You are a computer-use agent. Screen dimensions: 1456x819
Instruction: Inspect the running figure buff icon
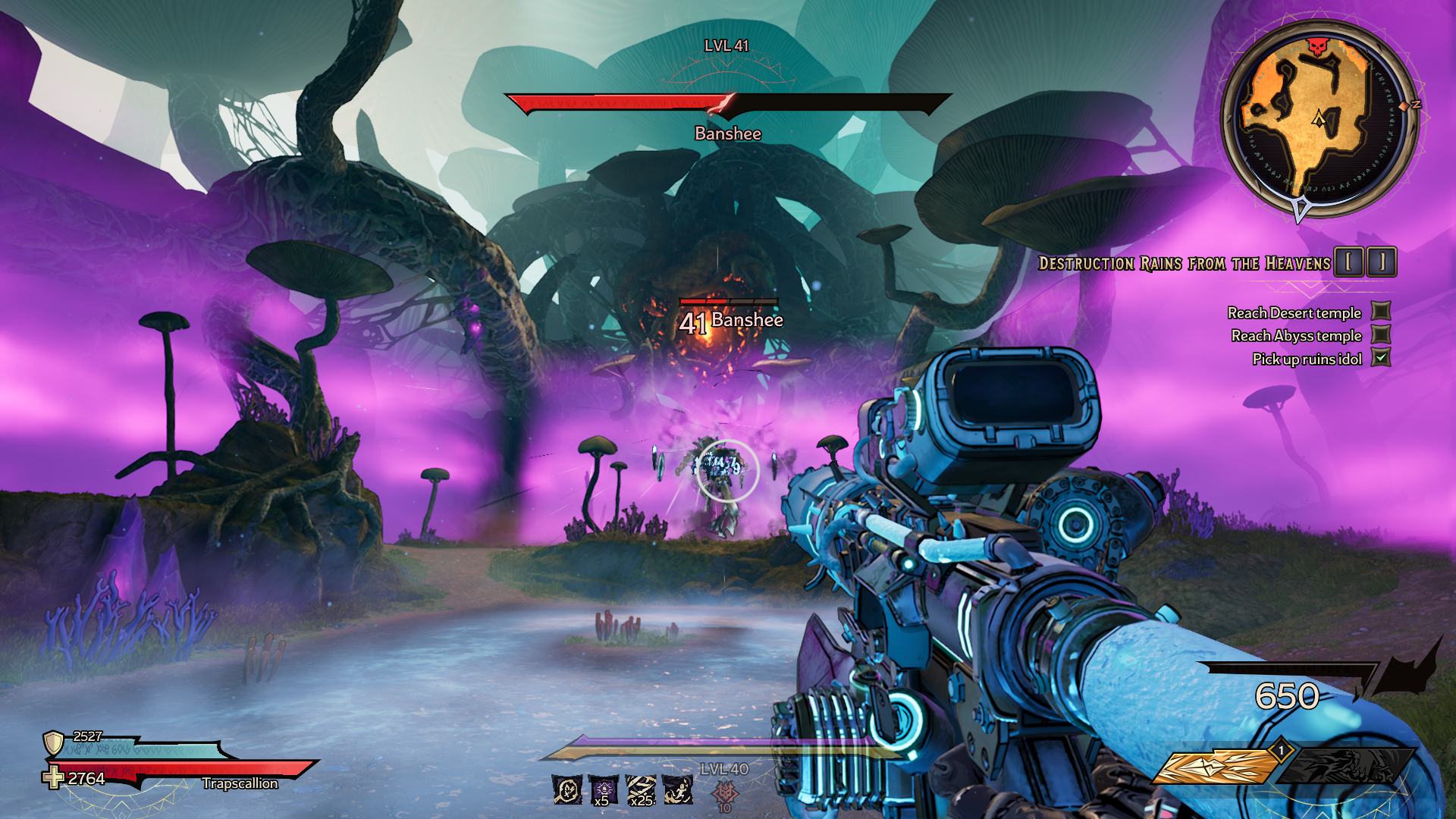pos(677,790)
